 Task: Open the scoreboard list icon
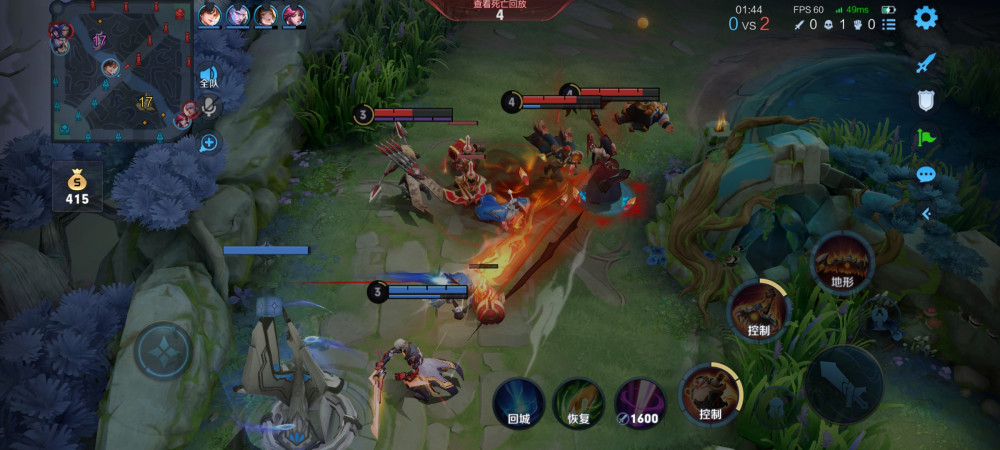click(889, 24)
